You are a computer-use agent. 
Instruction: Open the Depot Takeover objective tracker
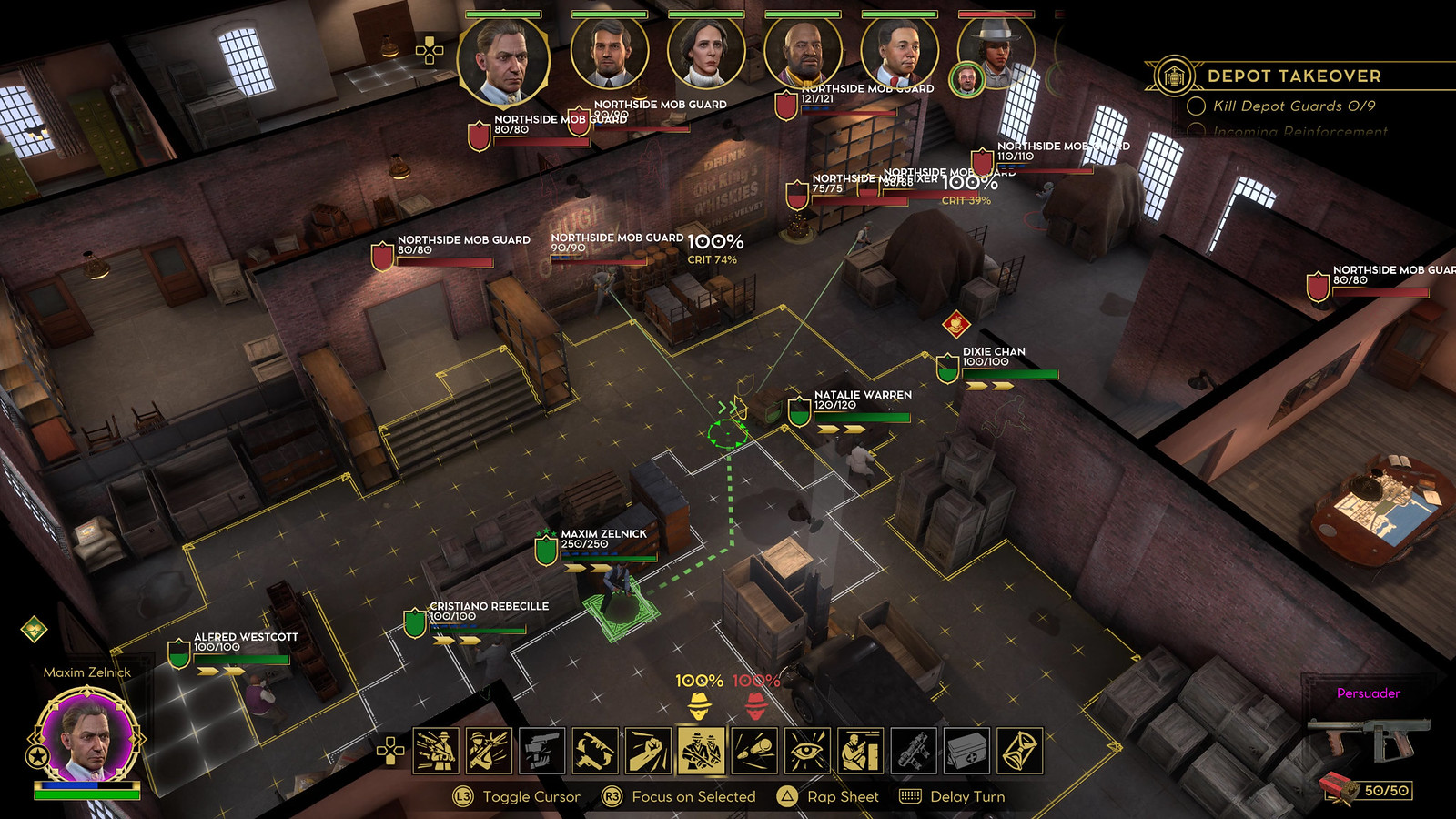pos(1292,76)
